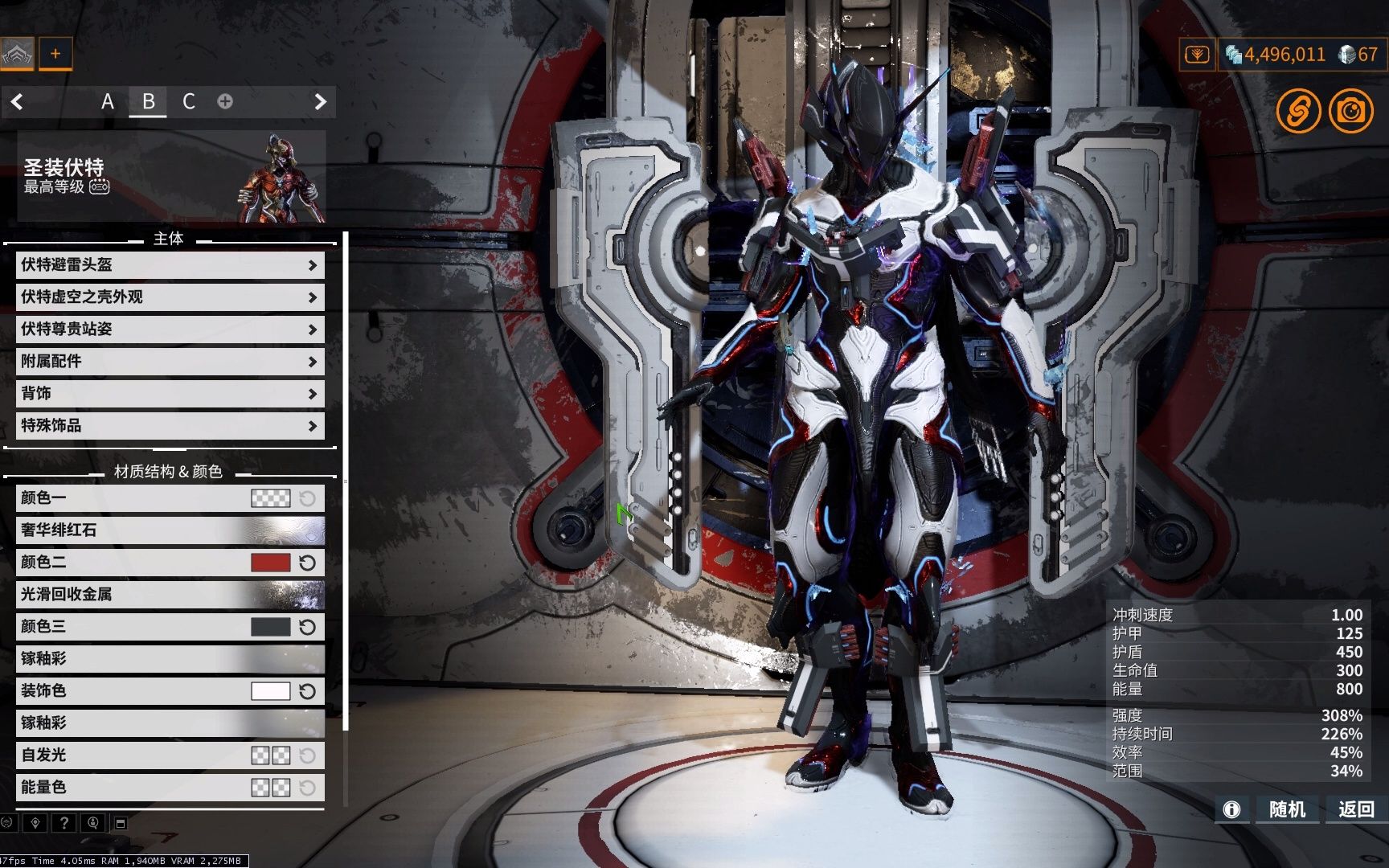
Task: Click the red 颜色二 color swatch
Action: (270, 563)
